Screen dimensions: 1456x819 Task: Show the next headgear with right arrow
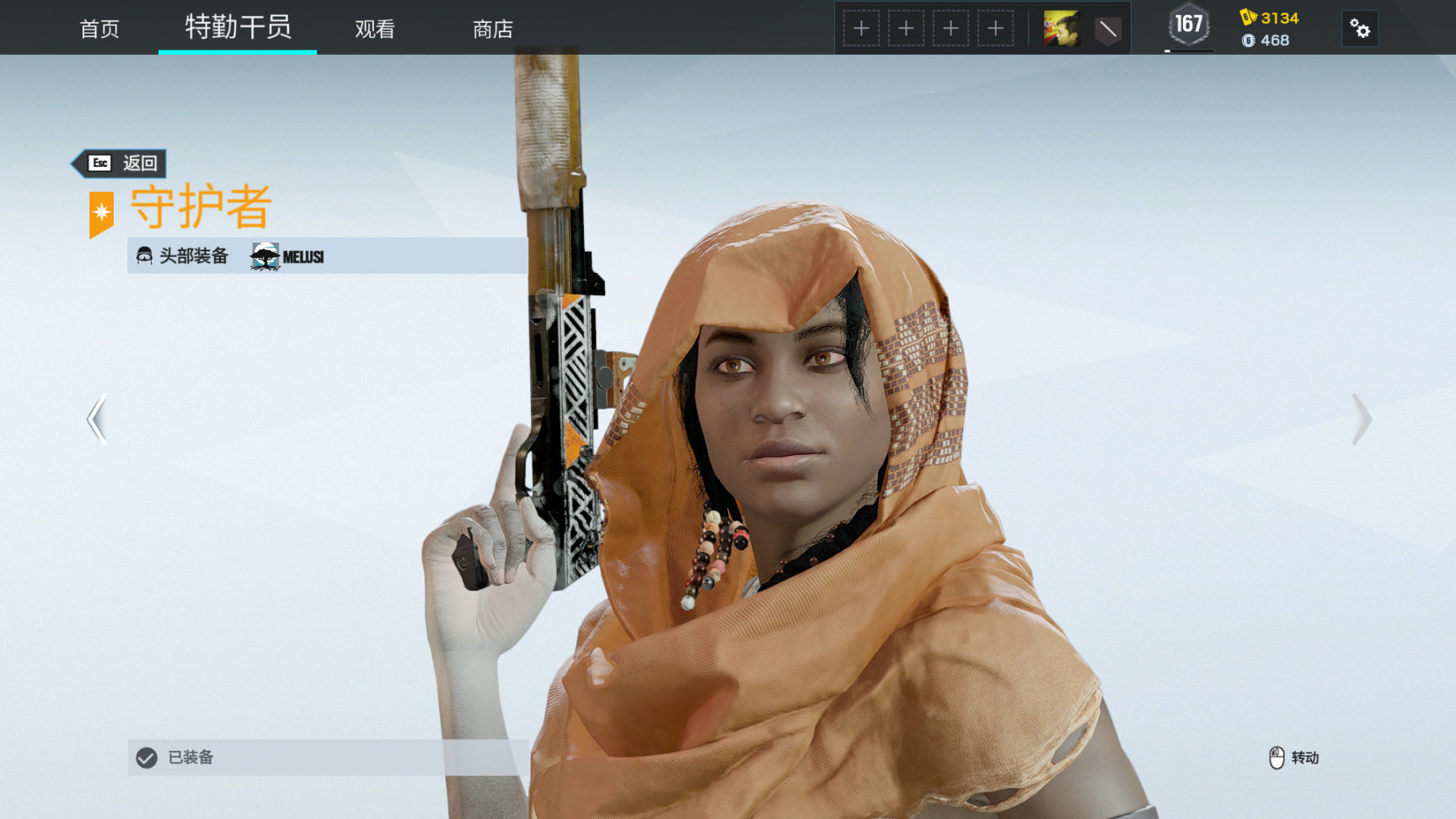coord(1361,419)
